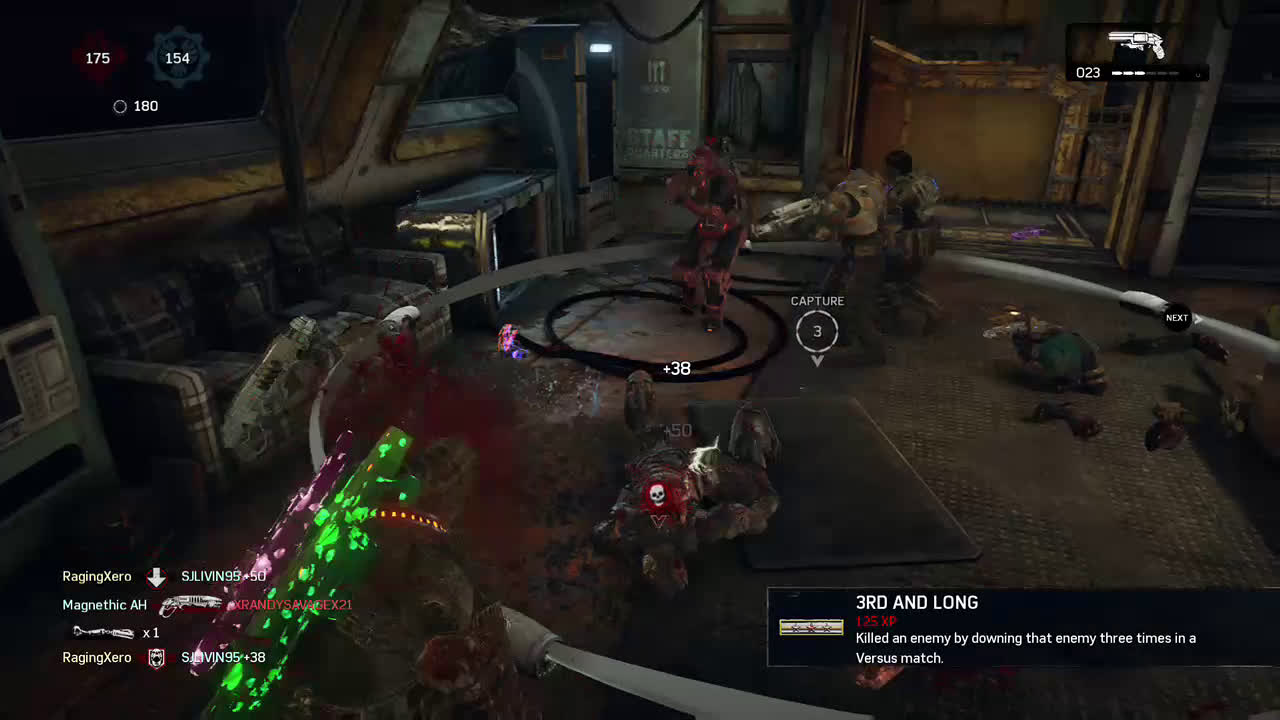Select the revolver weapon icon
Screen dimensions: 1280x720
[x=1137, y=44]
